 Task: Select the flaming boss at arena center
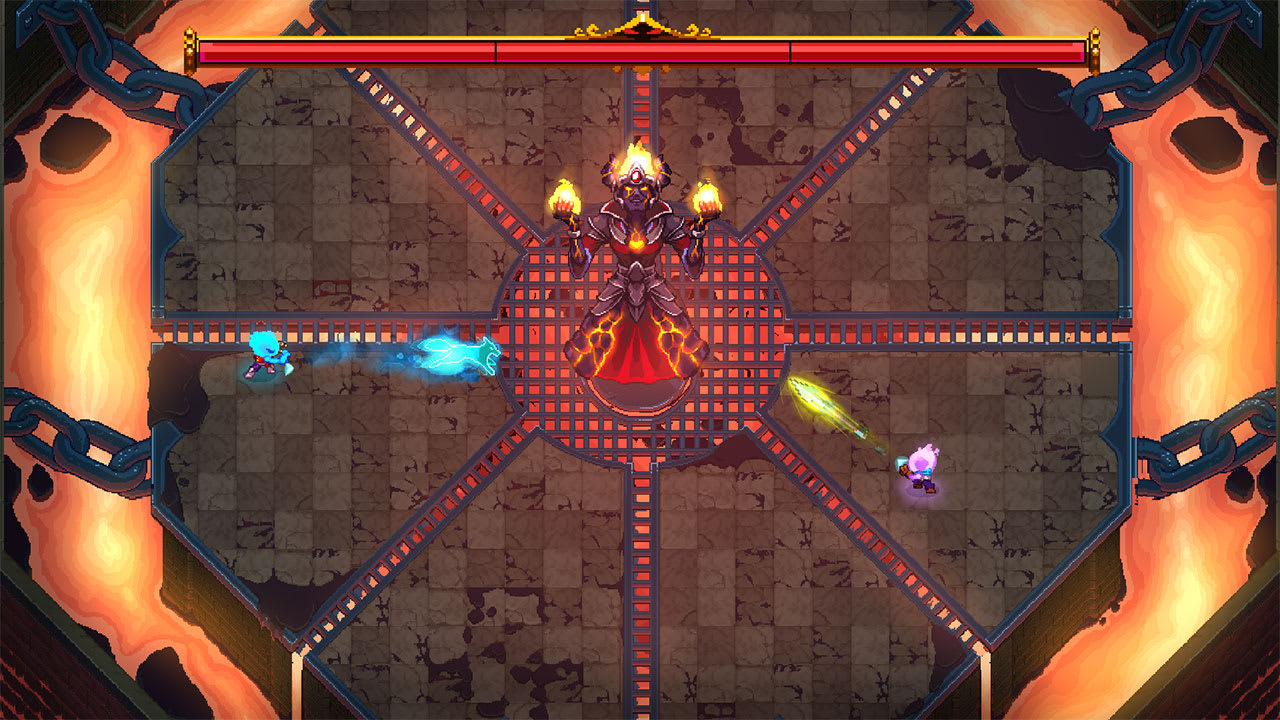coord(640,260)
